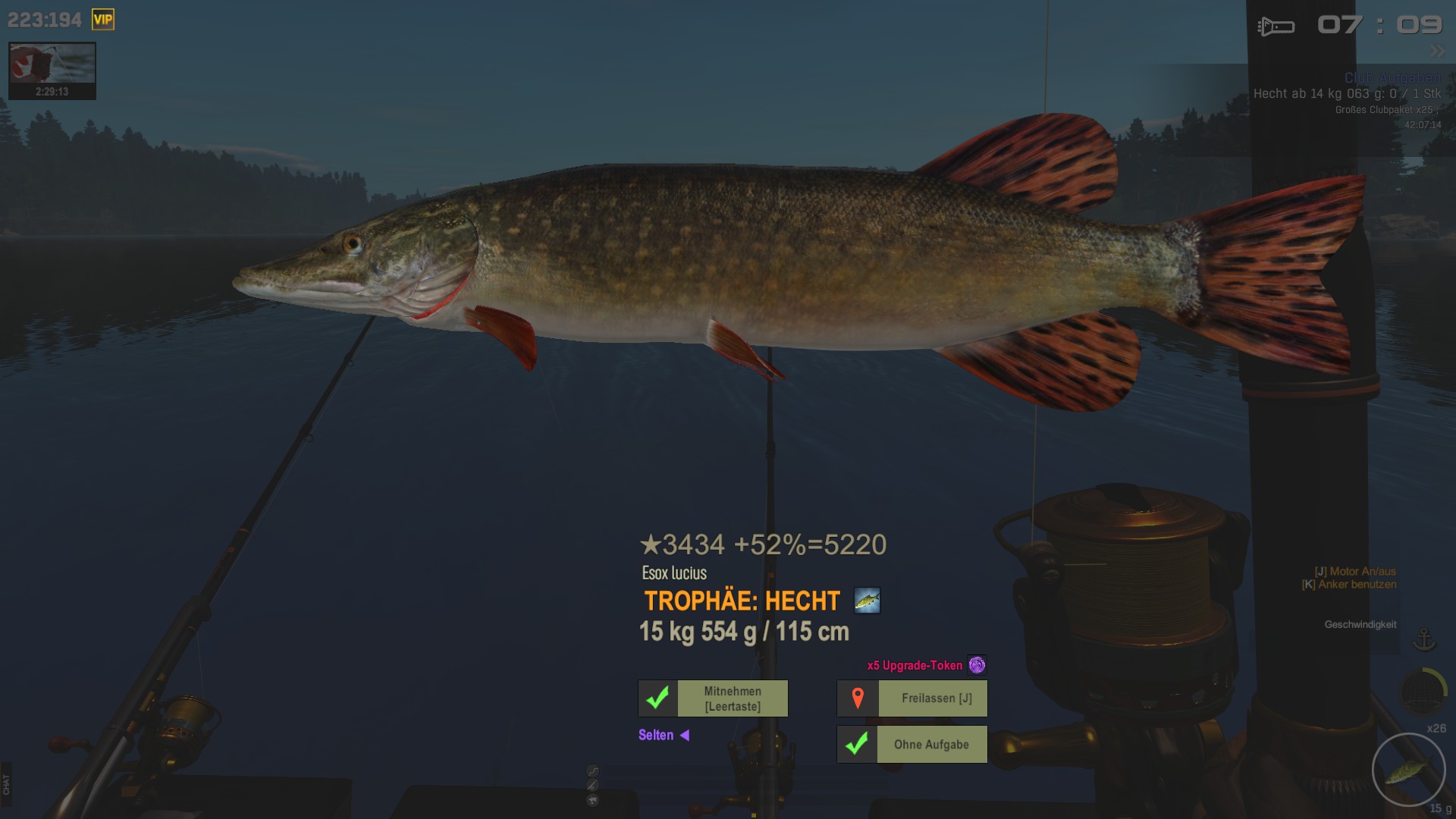
Task: Open the VIP badge
Action: pos(103,20)
